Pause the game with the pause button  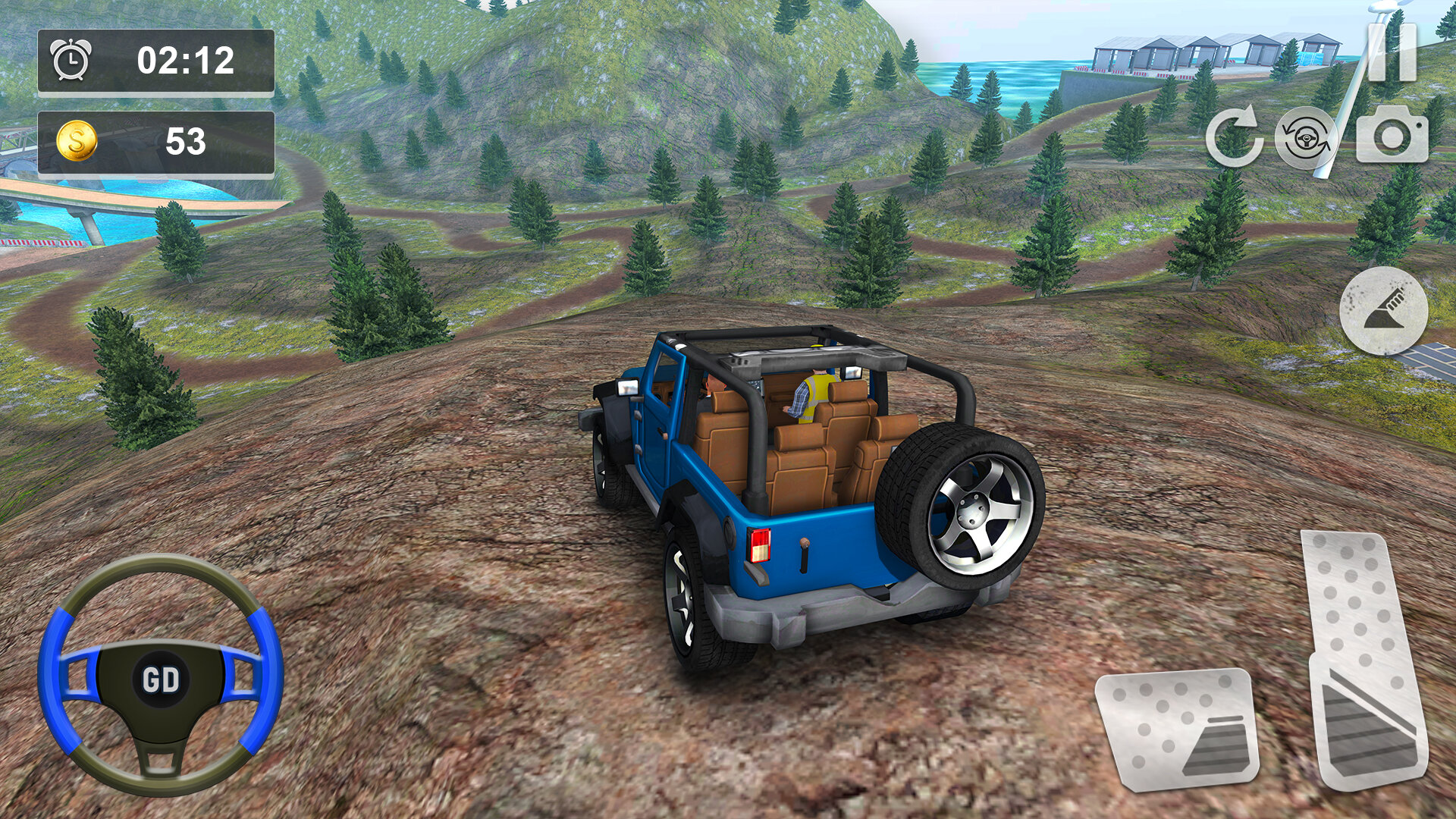pos(1392,52)
